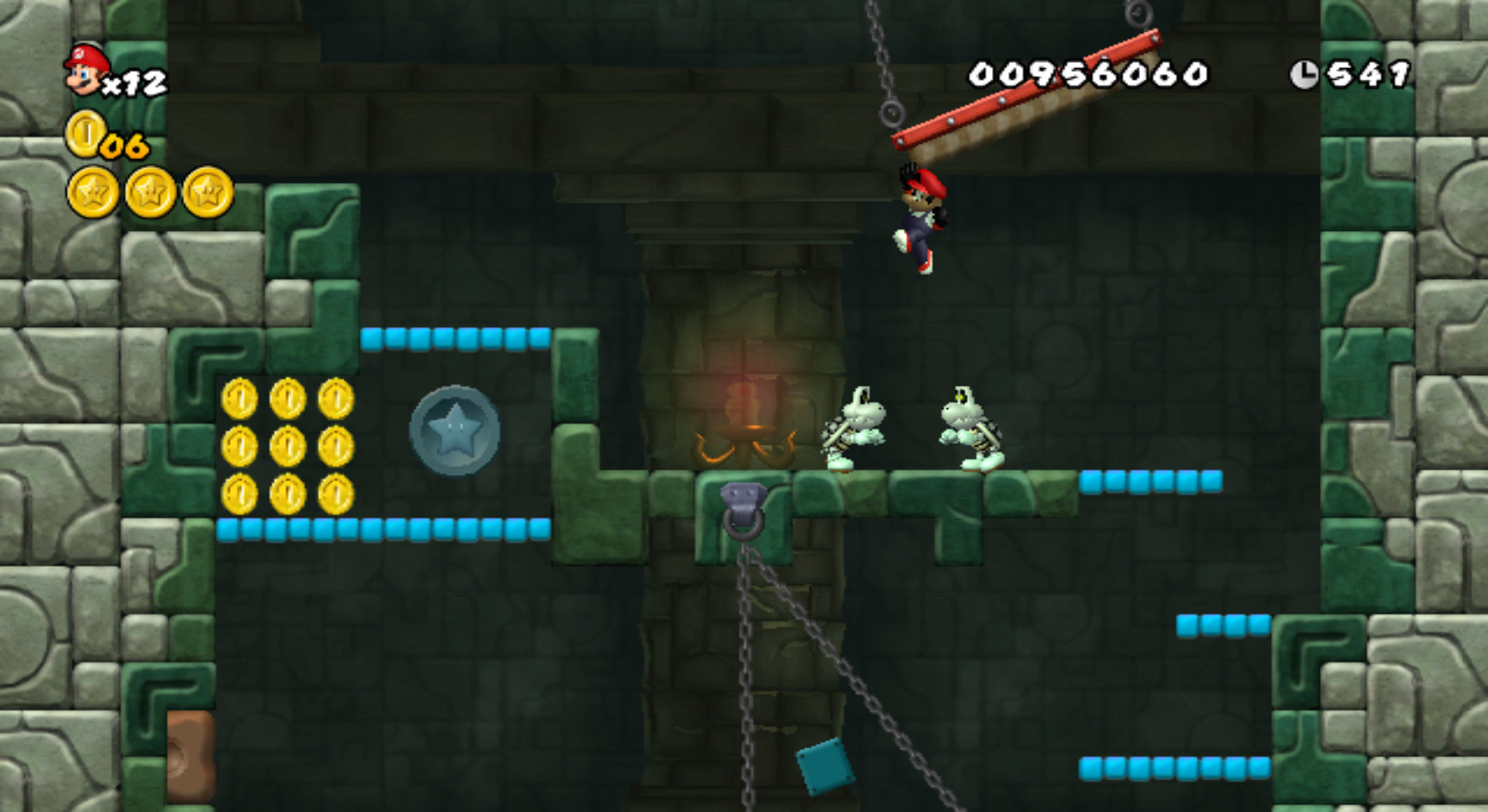
Task: Click the torch flame on the pillar
Action: [742, 403]
